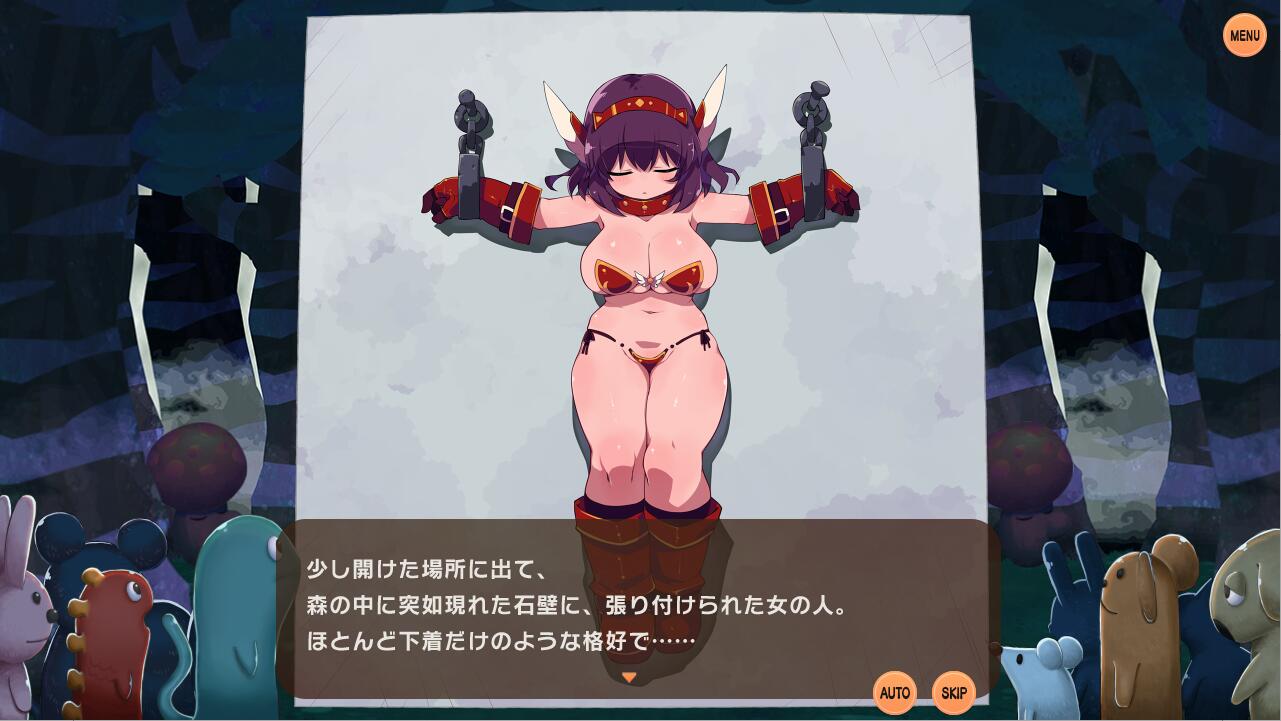Activate SKIP to fast-forward dialogue
Image resolution: width=1281 pixels, height=721 pixels.
pos(953,692)
